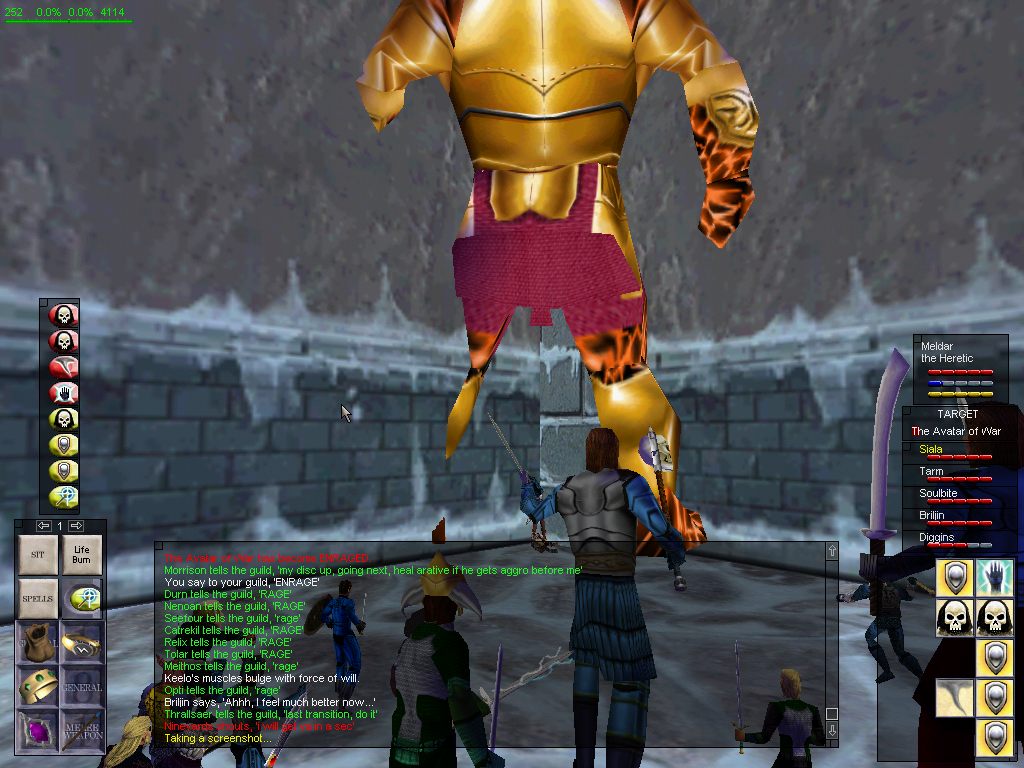Go to the previous hotbar page
This screenshot has width=1024, height=768.
(x=44, y=525)
